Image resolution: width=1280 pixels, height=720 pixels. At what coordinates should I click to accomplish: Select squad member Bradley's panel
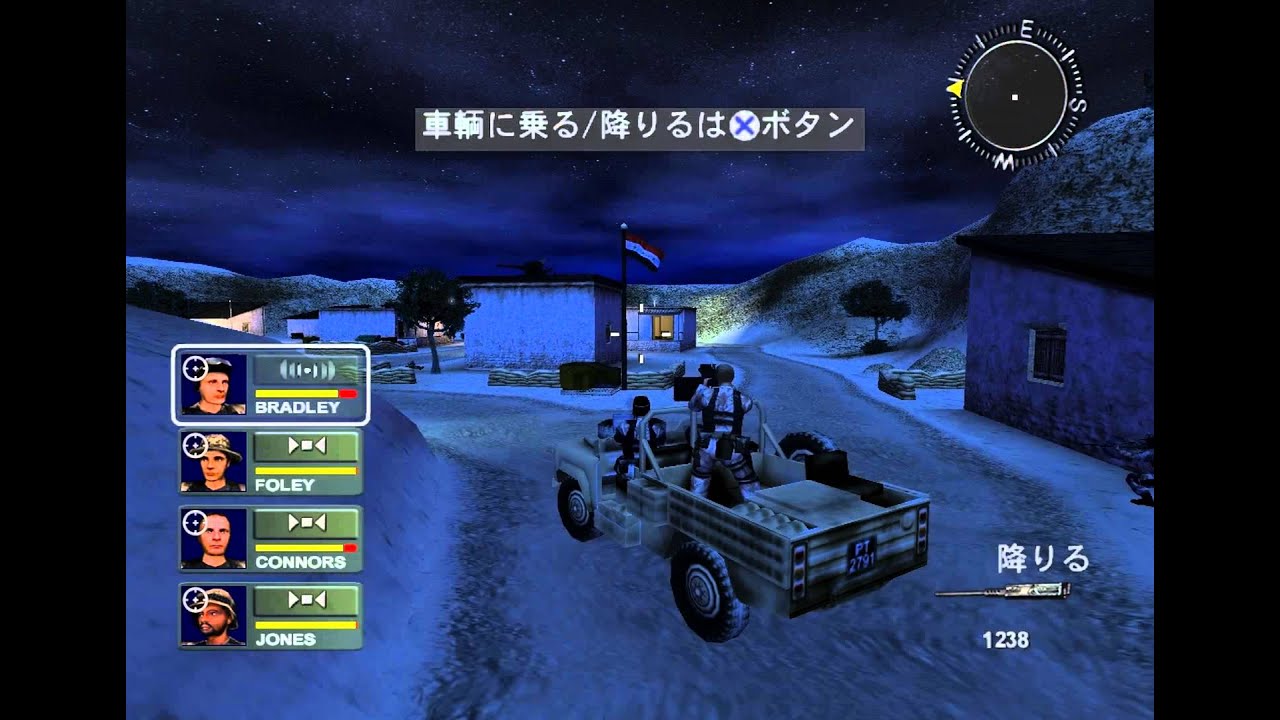pyautogui.click(x=271, y=385)
